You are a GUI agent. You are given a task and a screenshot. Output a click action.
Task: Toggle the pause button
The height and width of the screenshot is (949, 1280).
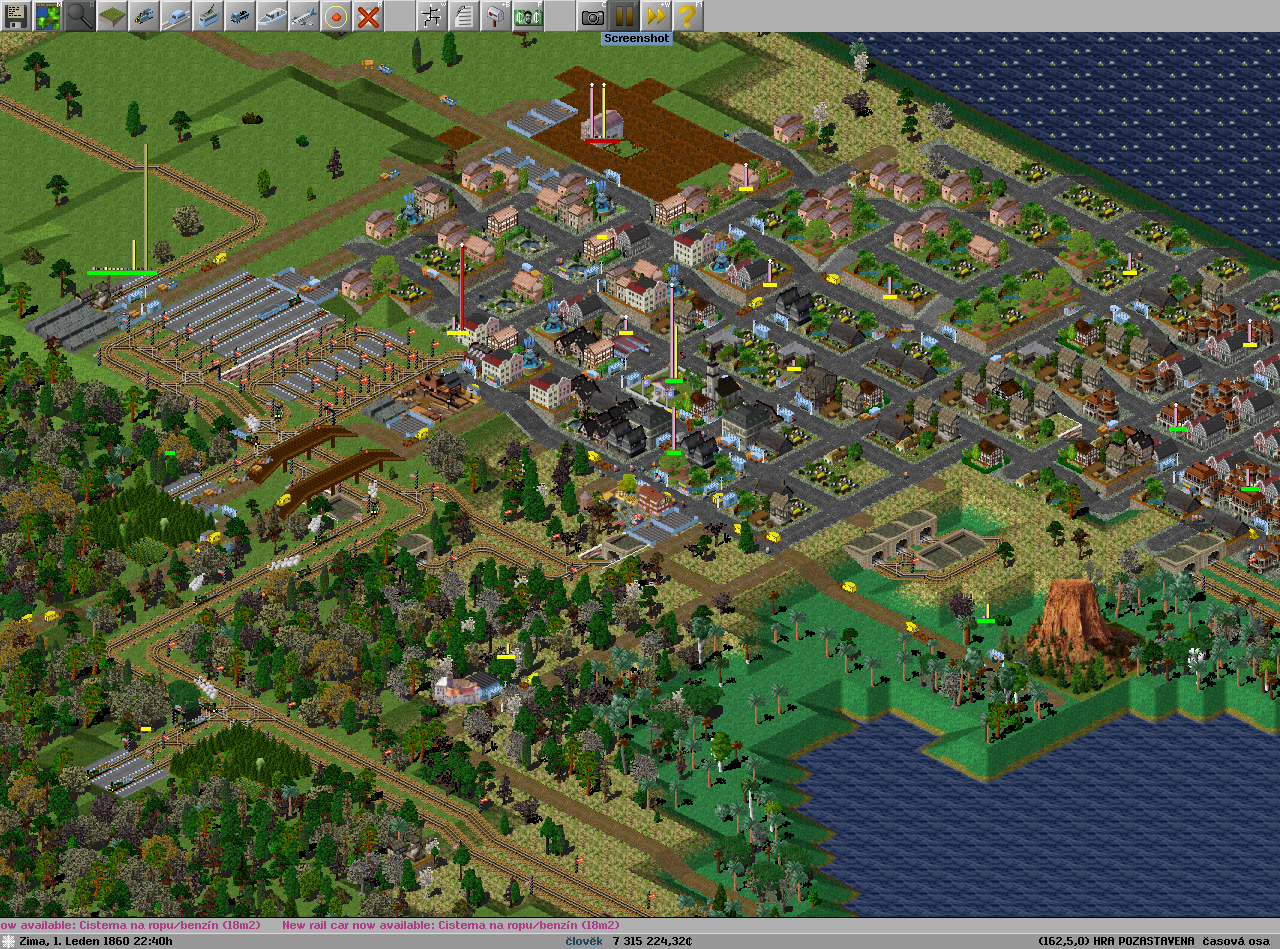624,16
